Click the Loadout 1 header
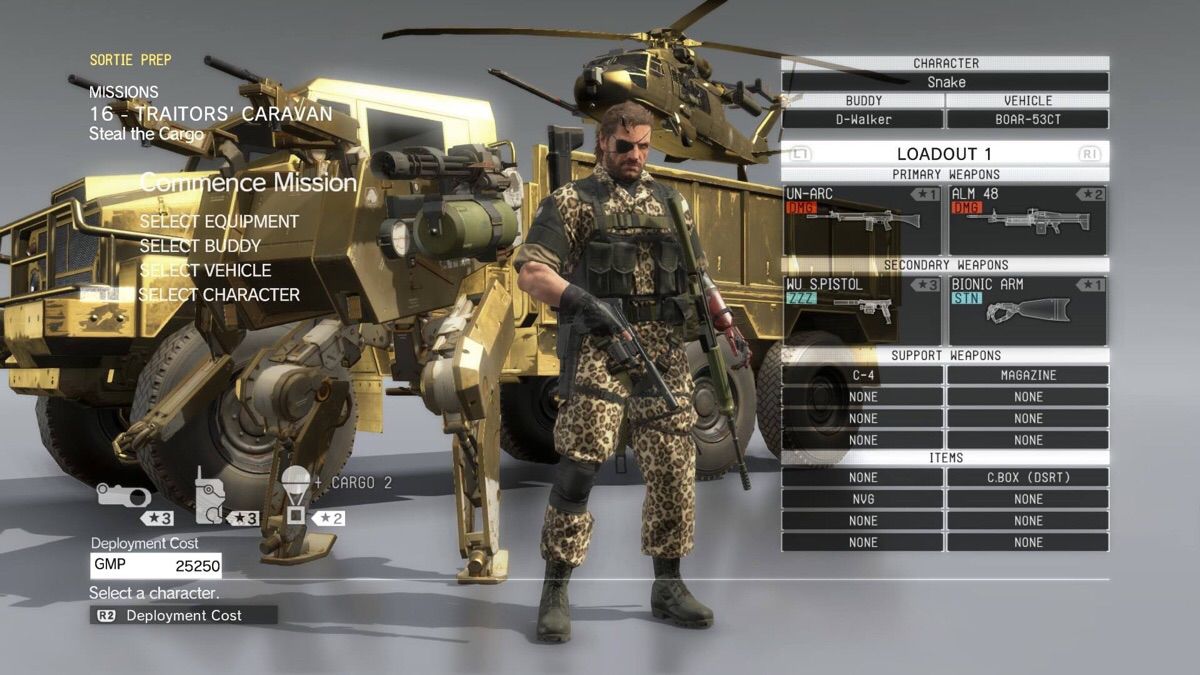The image size is (1200, 675). click(945, 154)
